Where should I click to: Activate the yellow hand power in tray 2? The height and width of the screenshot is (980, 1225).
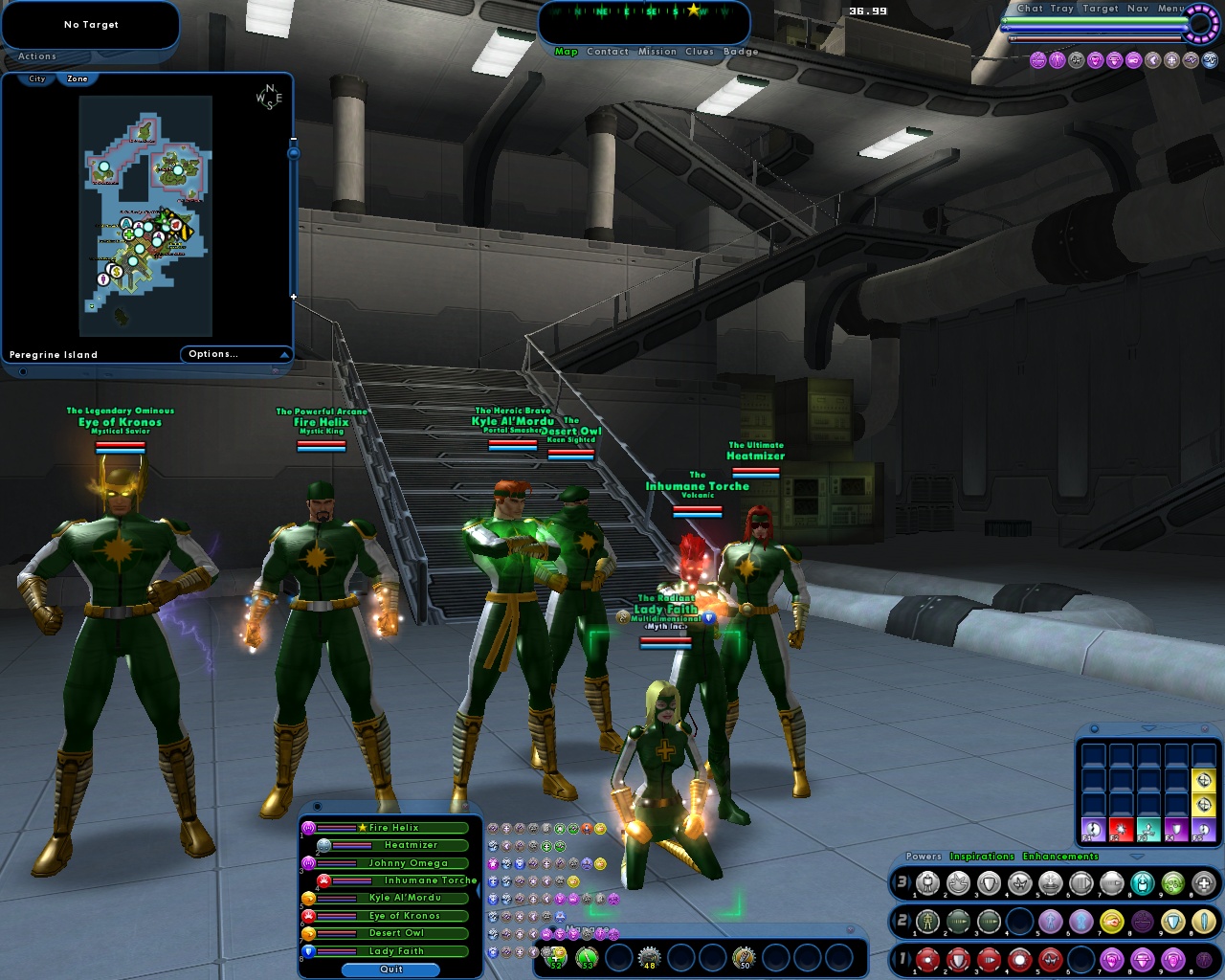(1110, 920)
